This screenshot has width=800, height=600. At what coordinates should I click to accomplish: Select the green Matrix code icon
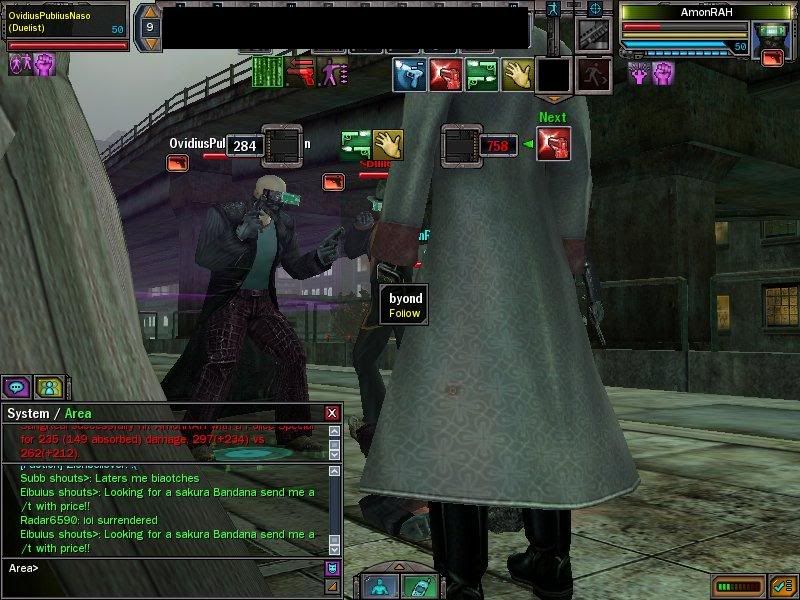click(x=266, y=72)
